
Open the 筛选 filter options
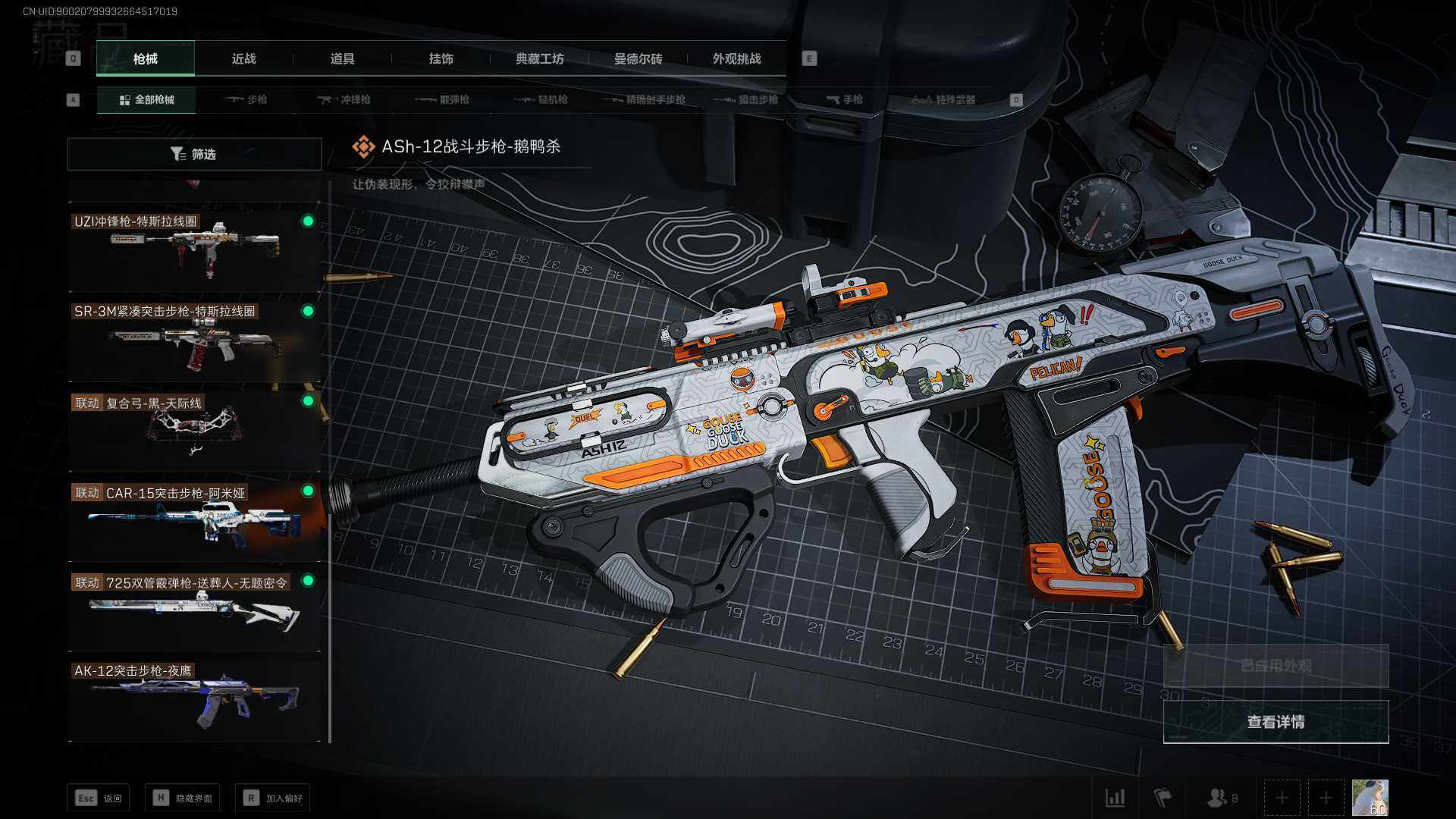point(194,154)
